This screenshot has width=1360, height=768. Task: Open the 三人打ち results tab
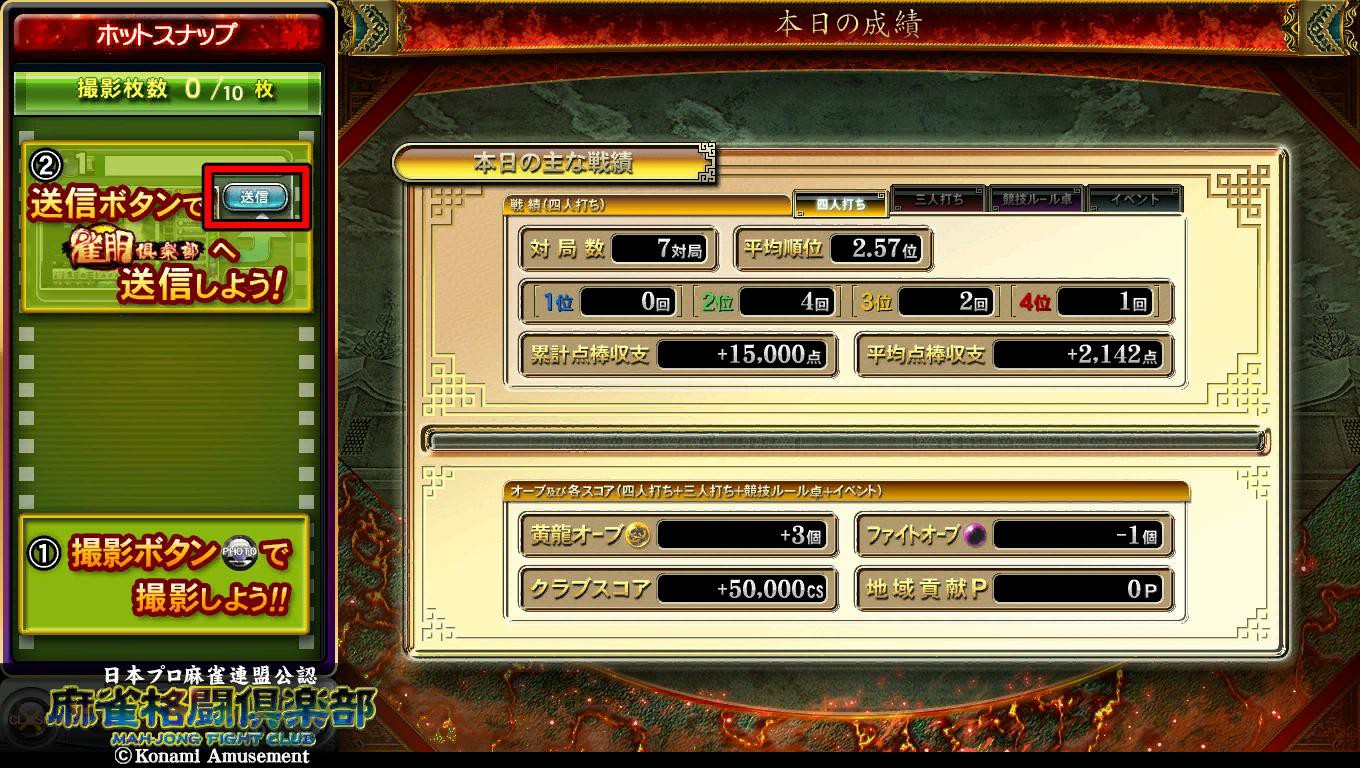point(938,199)
